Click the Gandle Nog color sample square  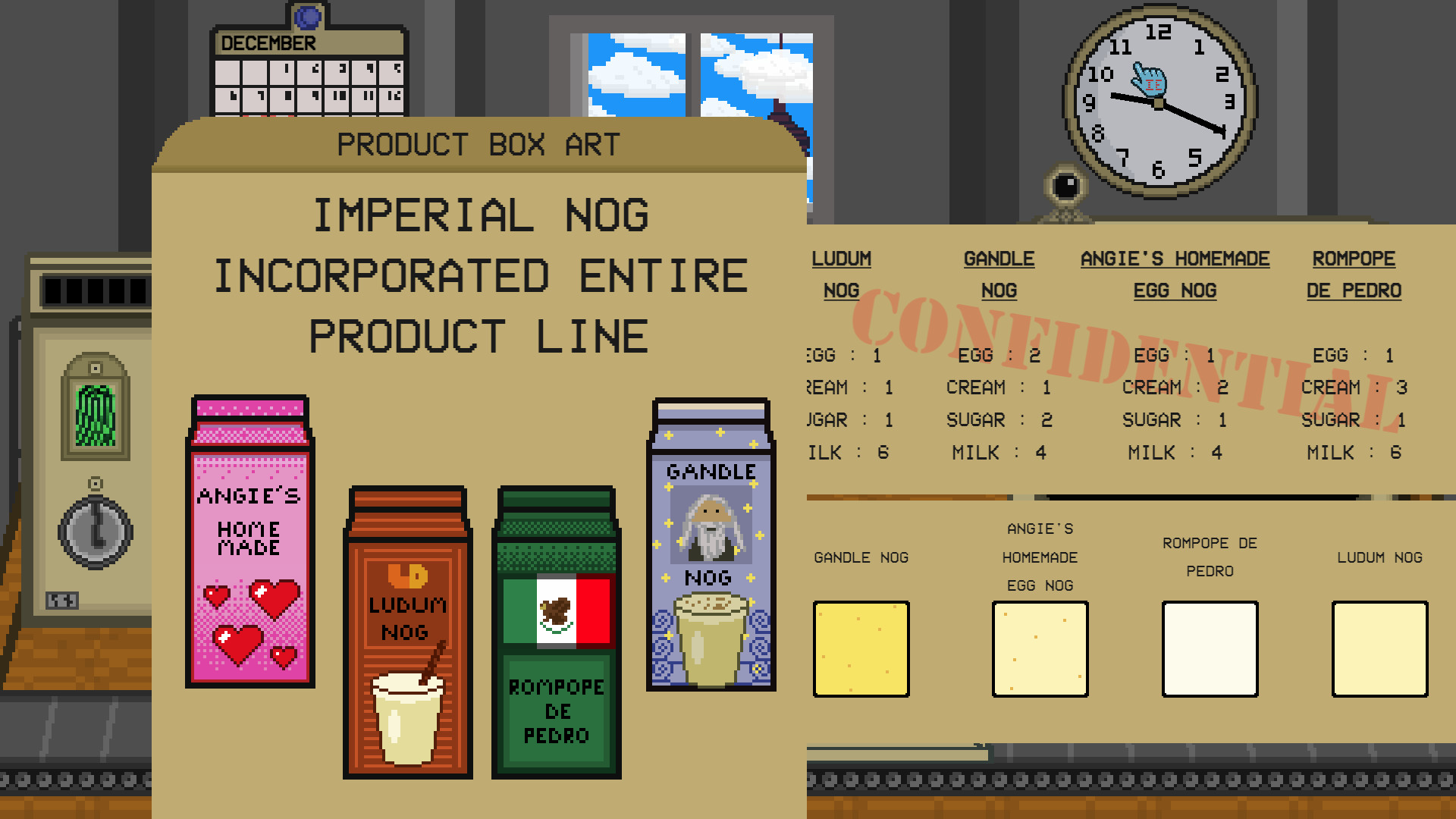861,650
